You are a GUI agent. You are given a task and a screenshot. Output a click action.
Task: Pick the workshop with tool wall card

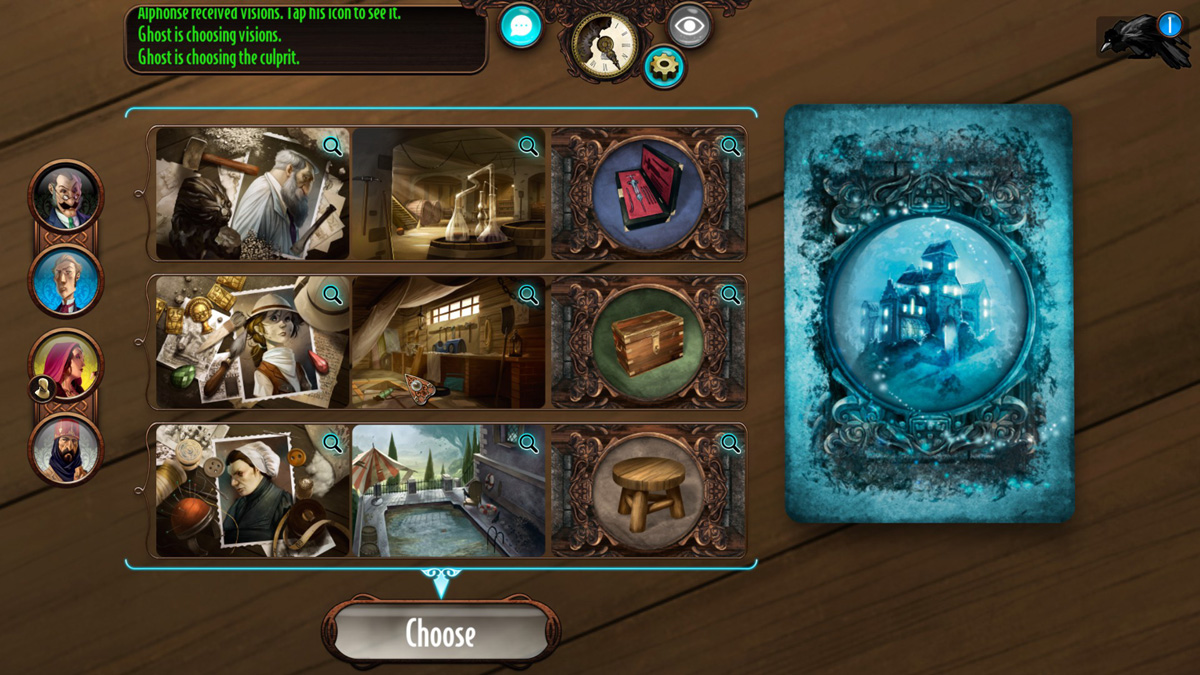449,342
